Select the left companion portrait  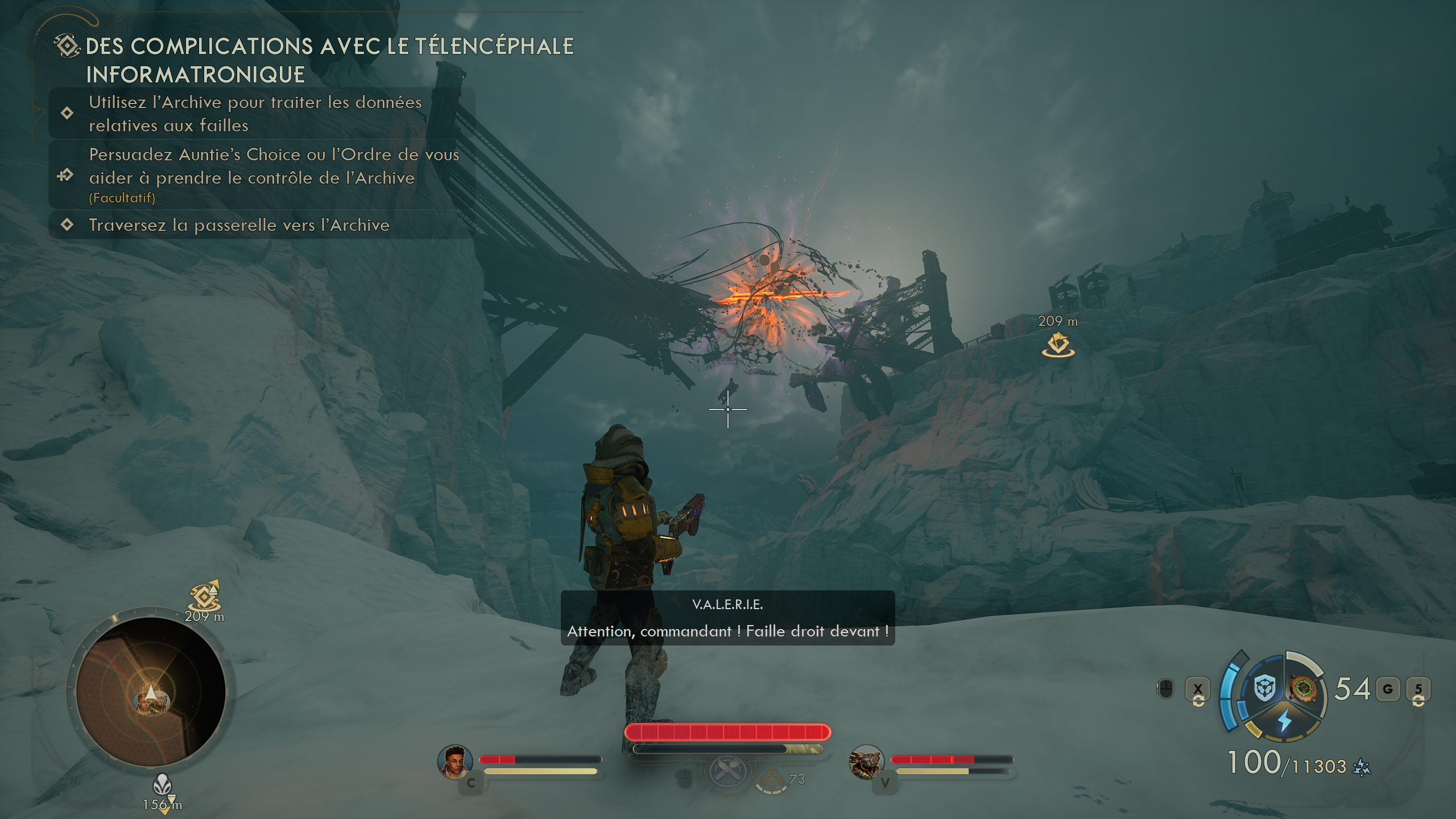click(455, 762)
